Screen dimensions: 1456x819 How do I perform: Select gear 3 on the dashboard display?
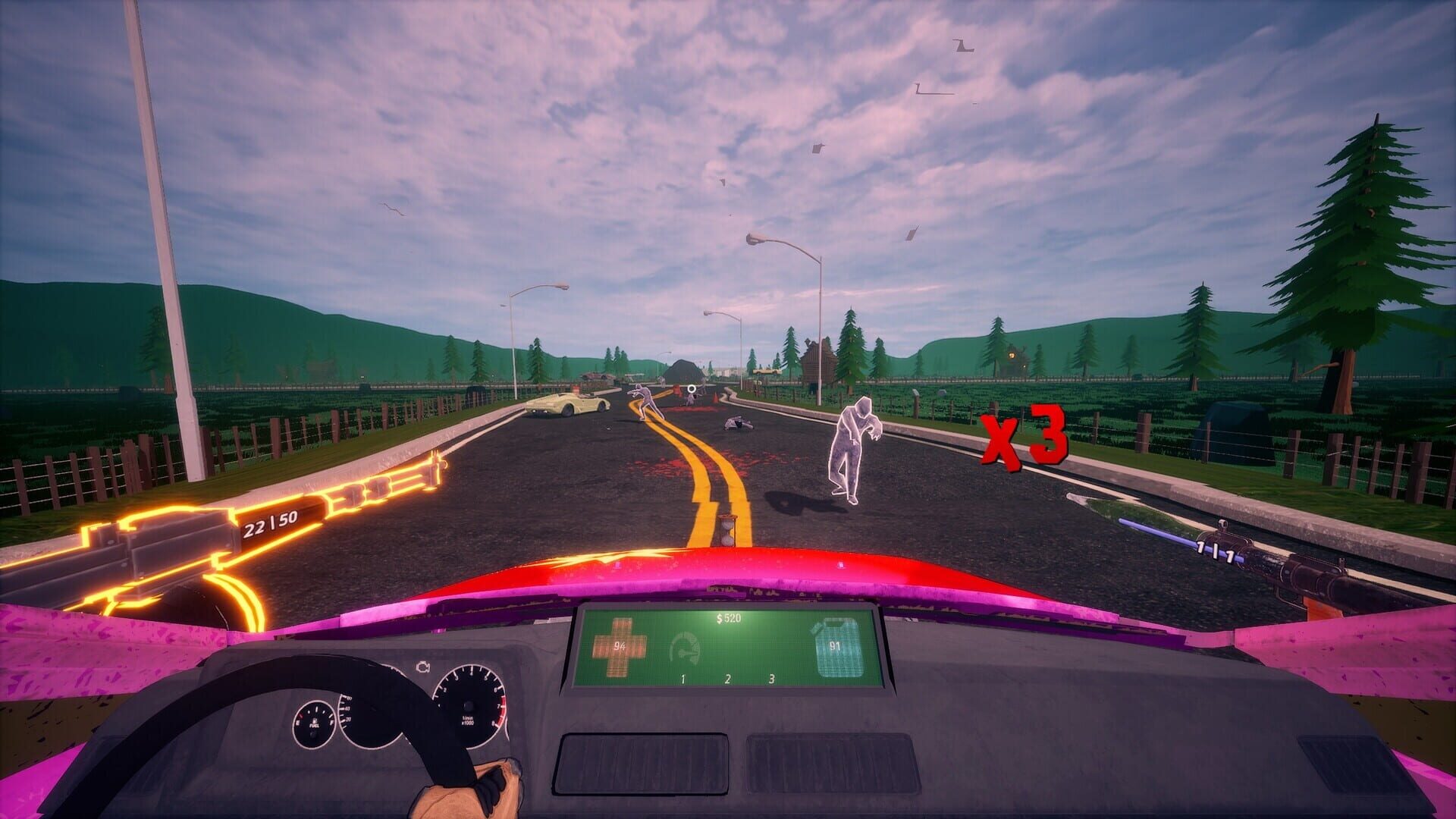click(770, 679)
